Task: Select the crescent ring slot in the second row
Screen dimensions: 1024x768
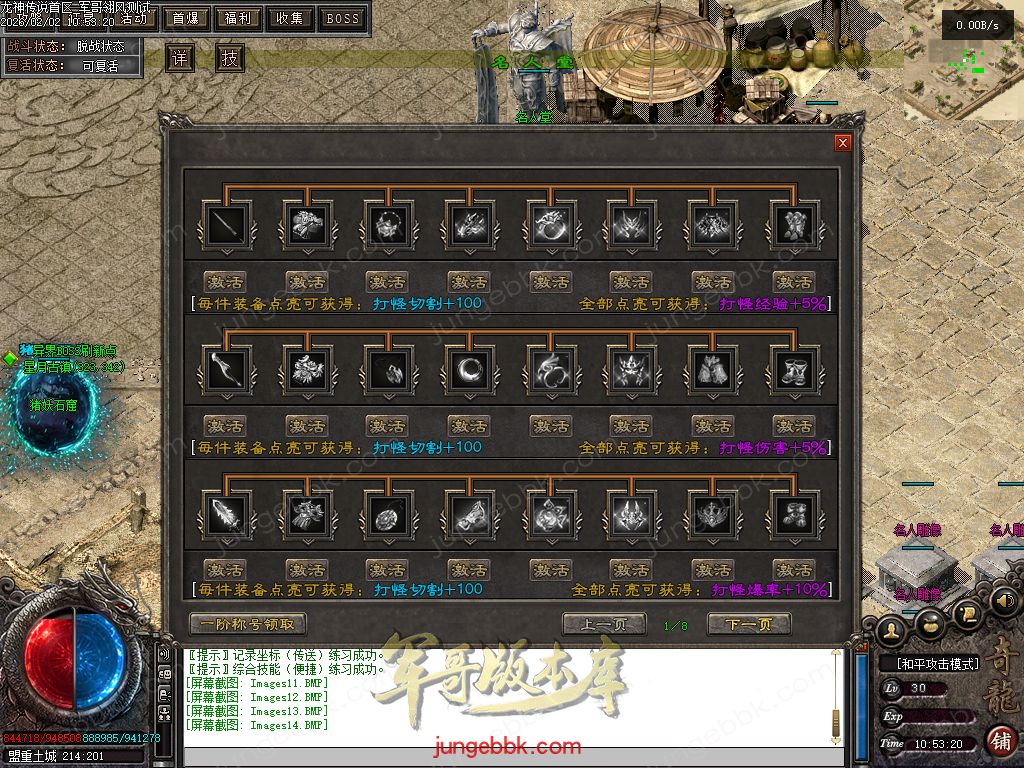Action: click(x=468, y=370)
